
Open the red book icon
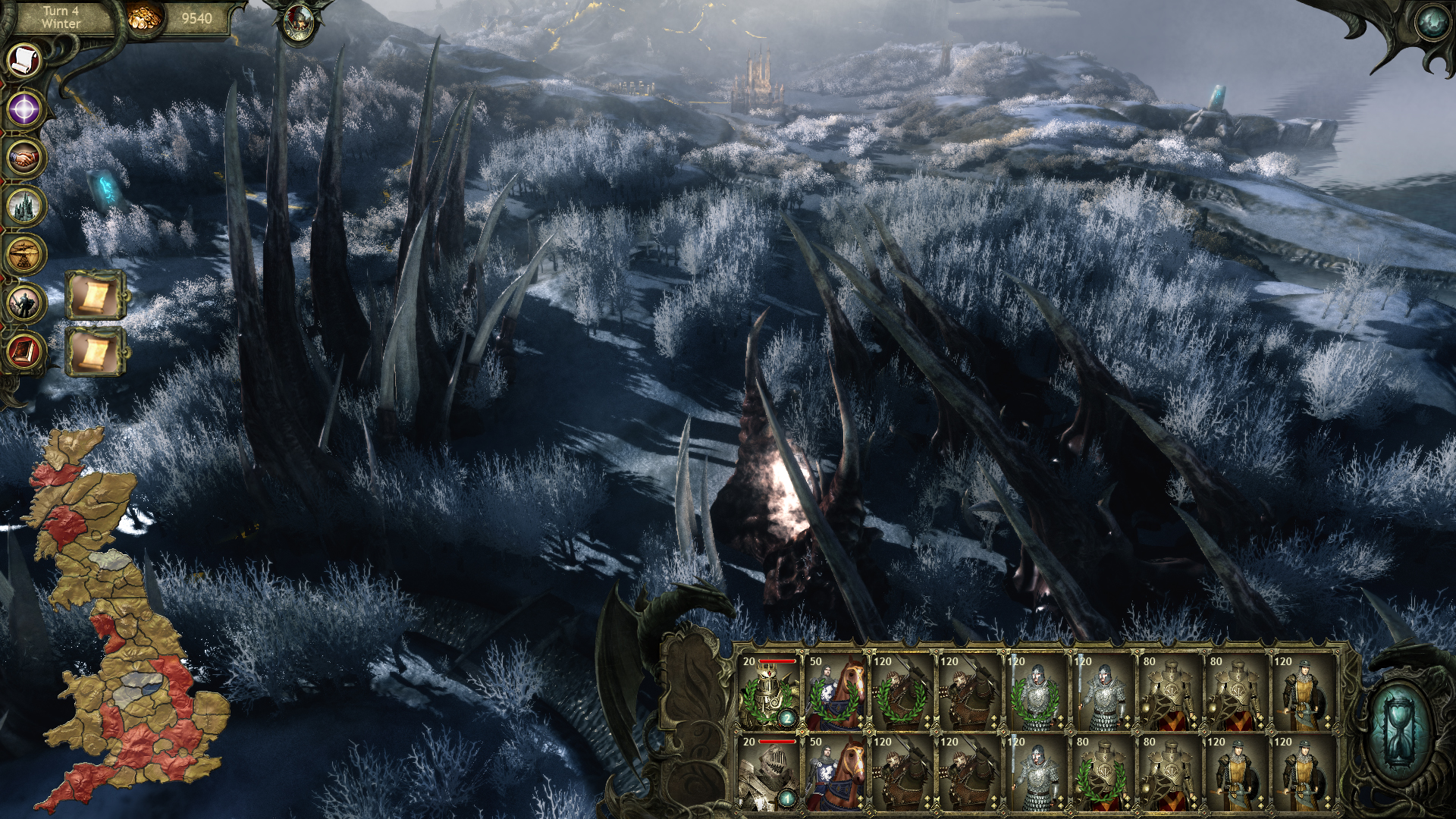click(25, 352)
